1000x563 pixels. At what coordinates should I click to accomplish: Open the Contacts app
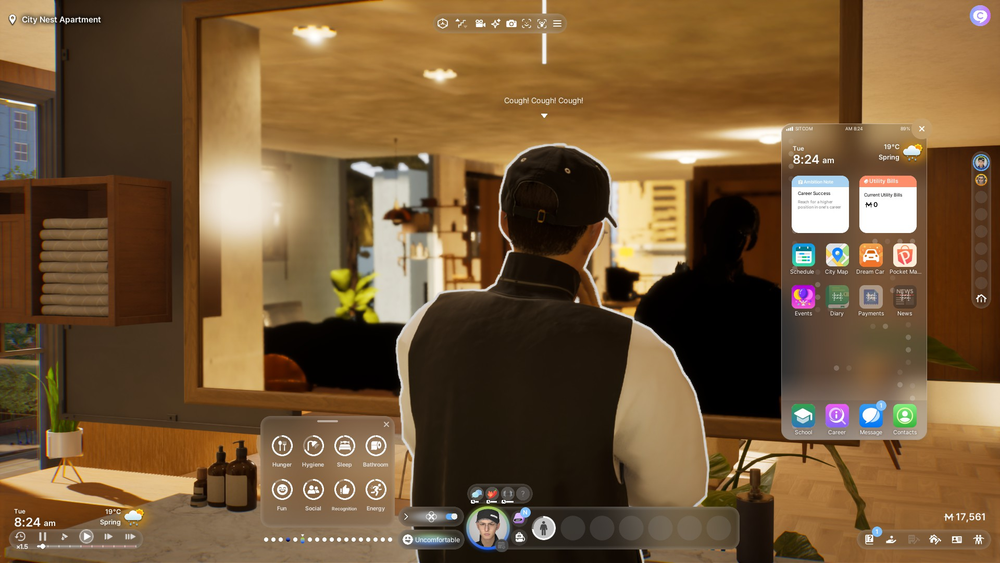point(904,415)
